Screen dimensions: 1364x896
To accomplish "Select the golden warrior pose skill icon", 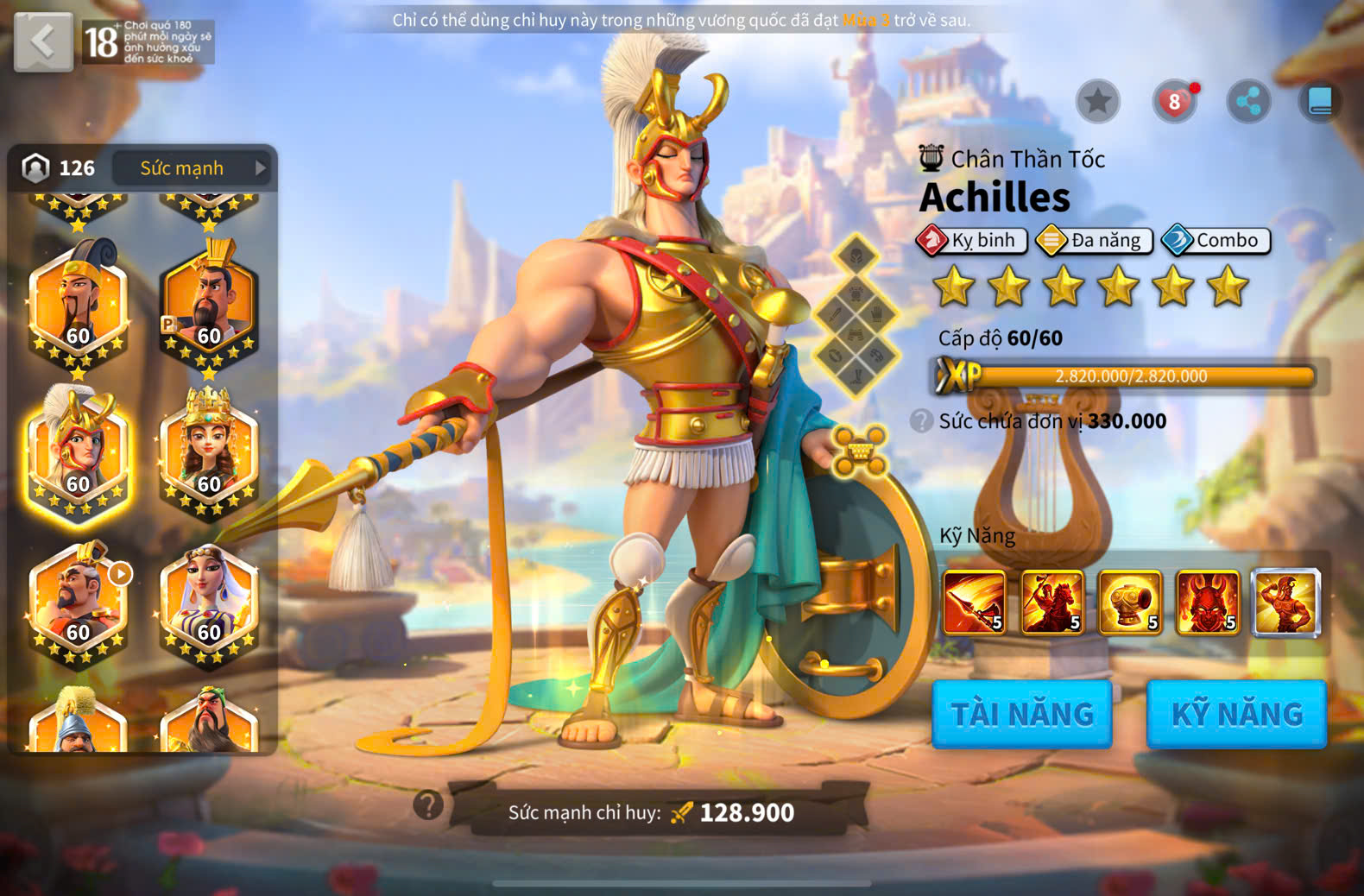I will [1285, 603].
